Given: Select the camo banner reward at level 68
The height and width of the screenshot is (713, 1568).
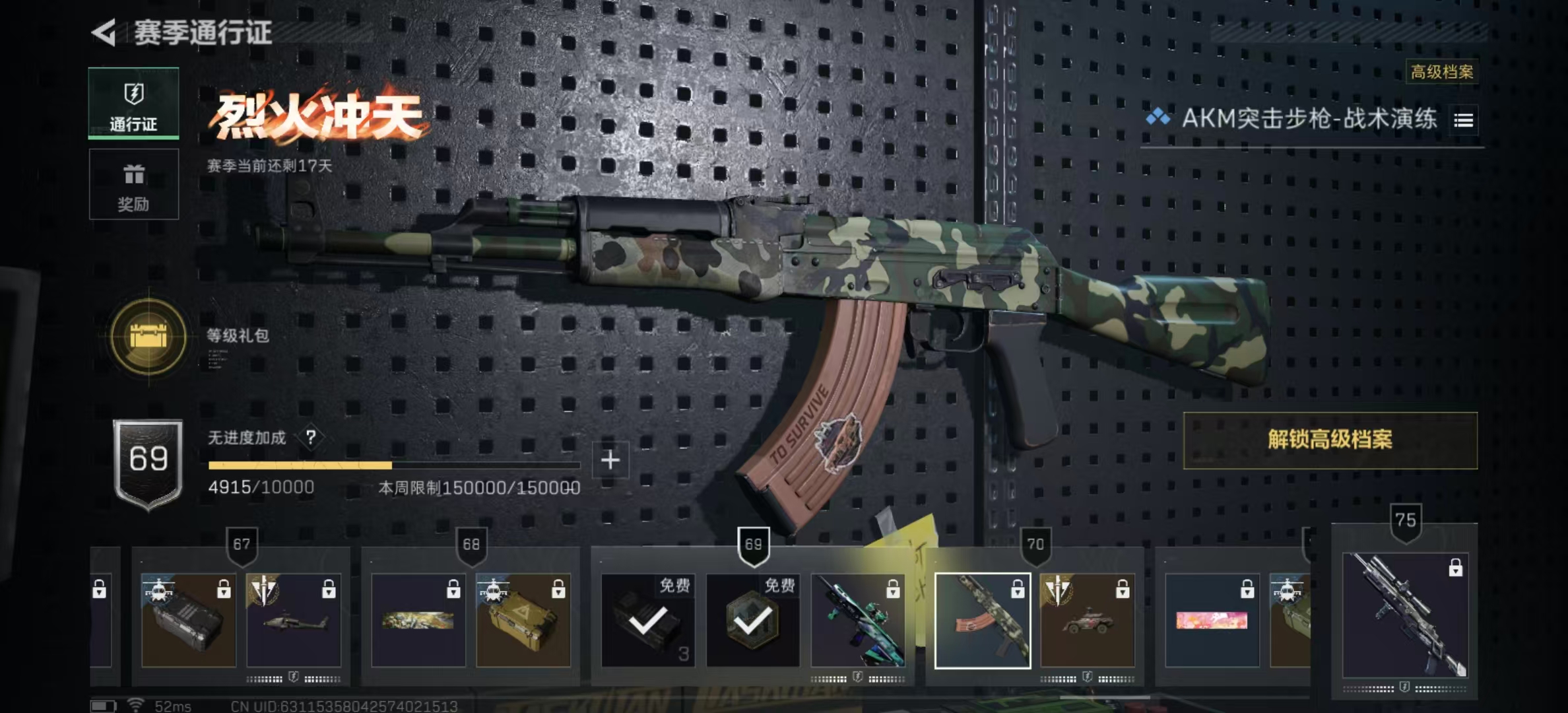Looking at the screenshot, I should (x=418, y=621).
